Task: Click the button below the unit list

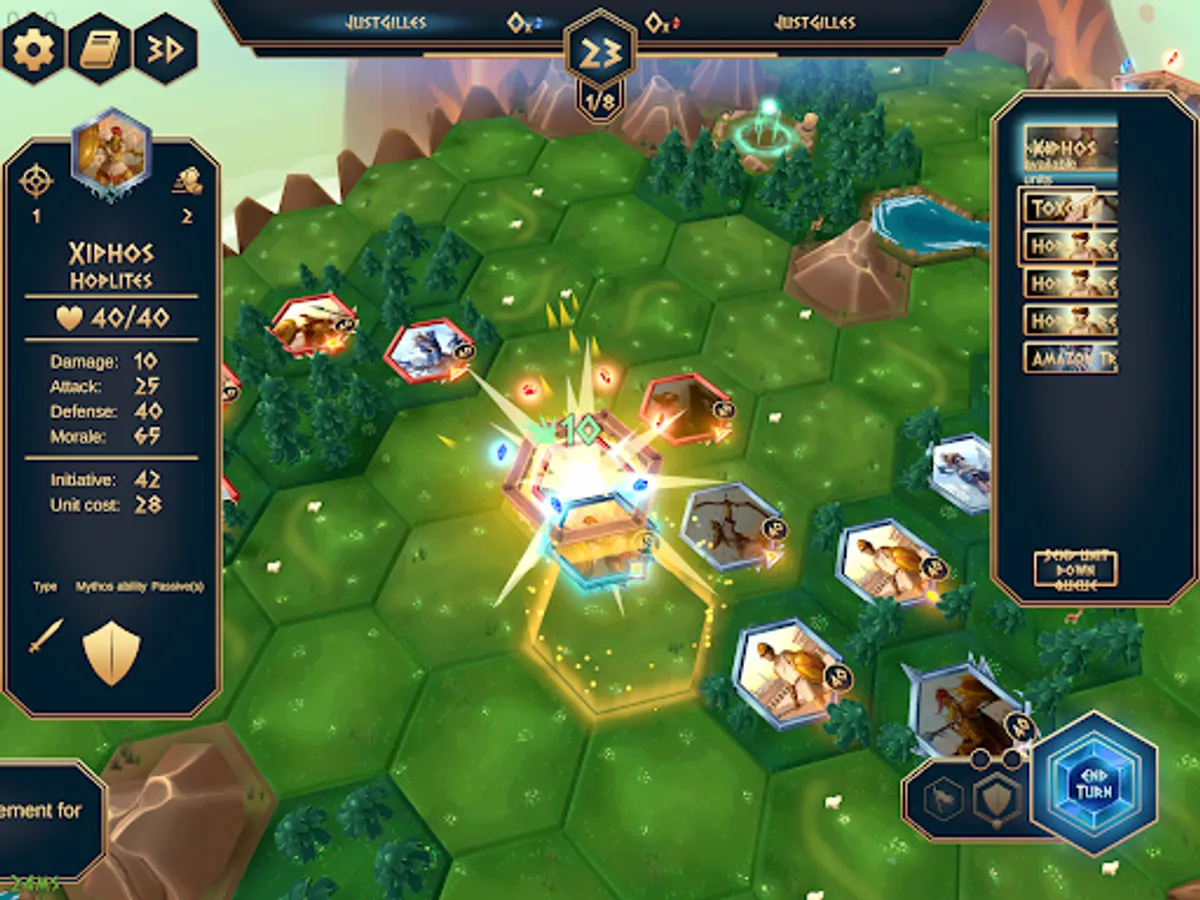Action: [x=1075, y=570]
